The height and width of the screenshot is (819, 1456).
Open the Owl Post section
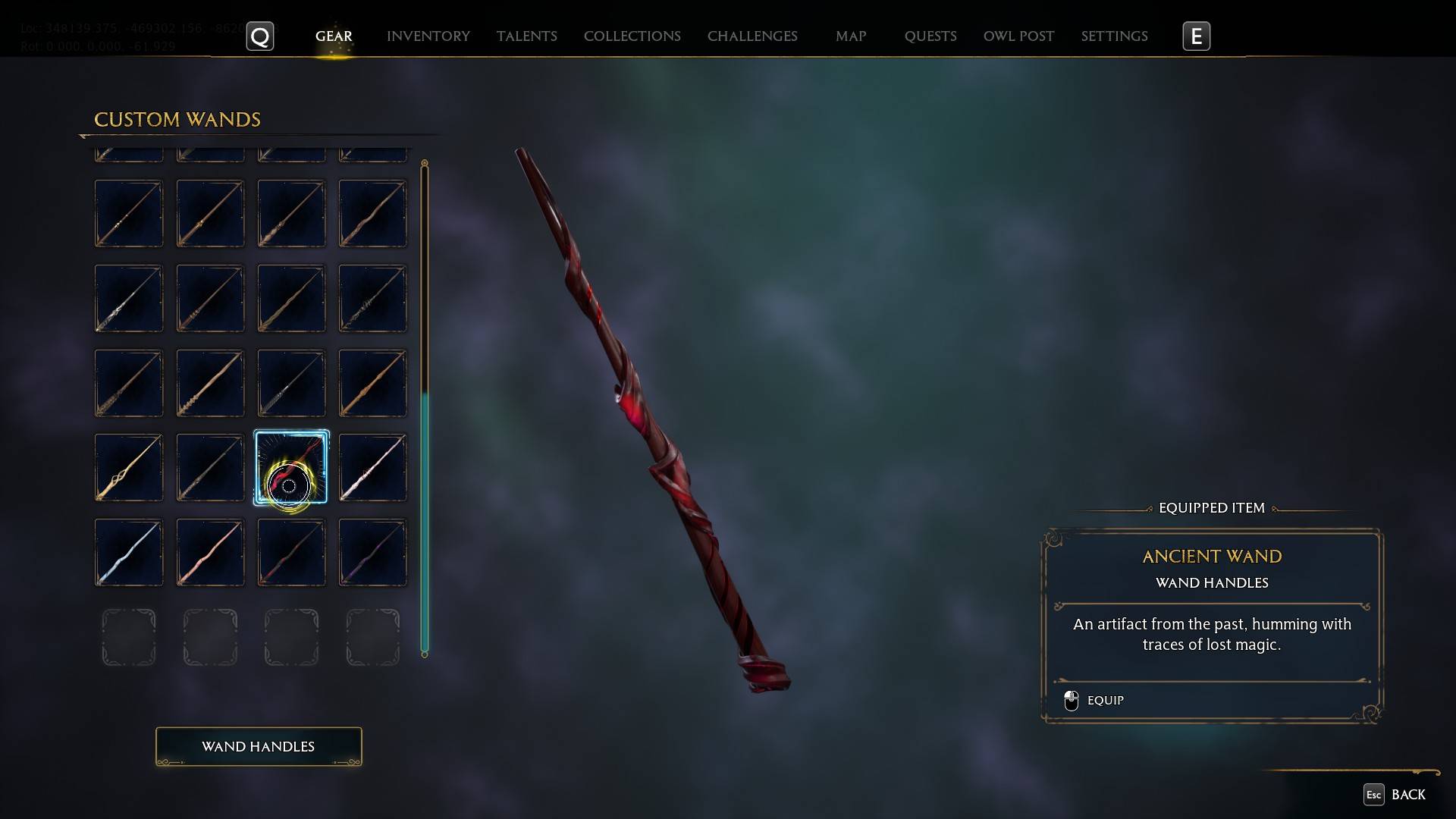point(1018,36)
